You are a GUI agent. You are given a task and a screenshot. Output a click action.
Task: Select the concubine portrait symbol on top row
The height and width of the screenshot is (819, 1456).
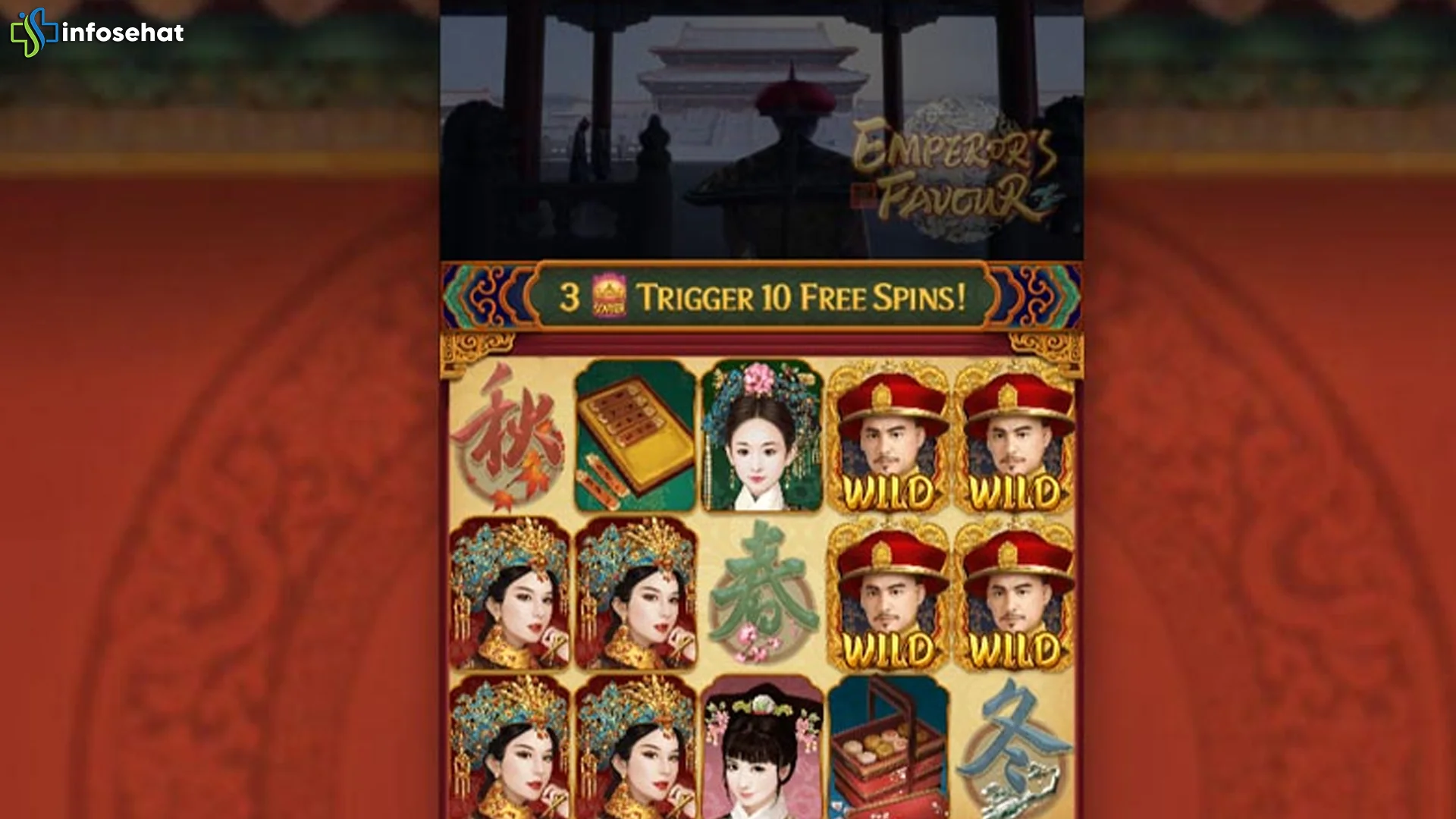click(x=762, y=432)
